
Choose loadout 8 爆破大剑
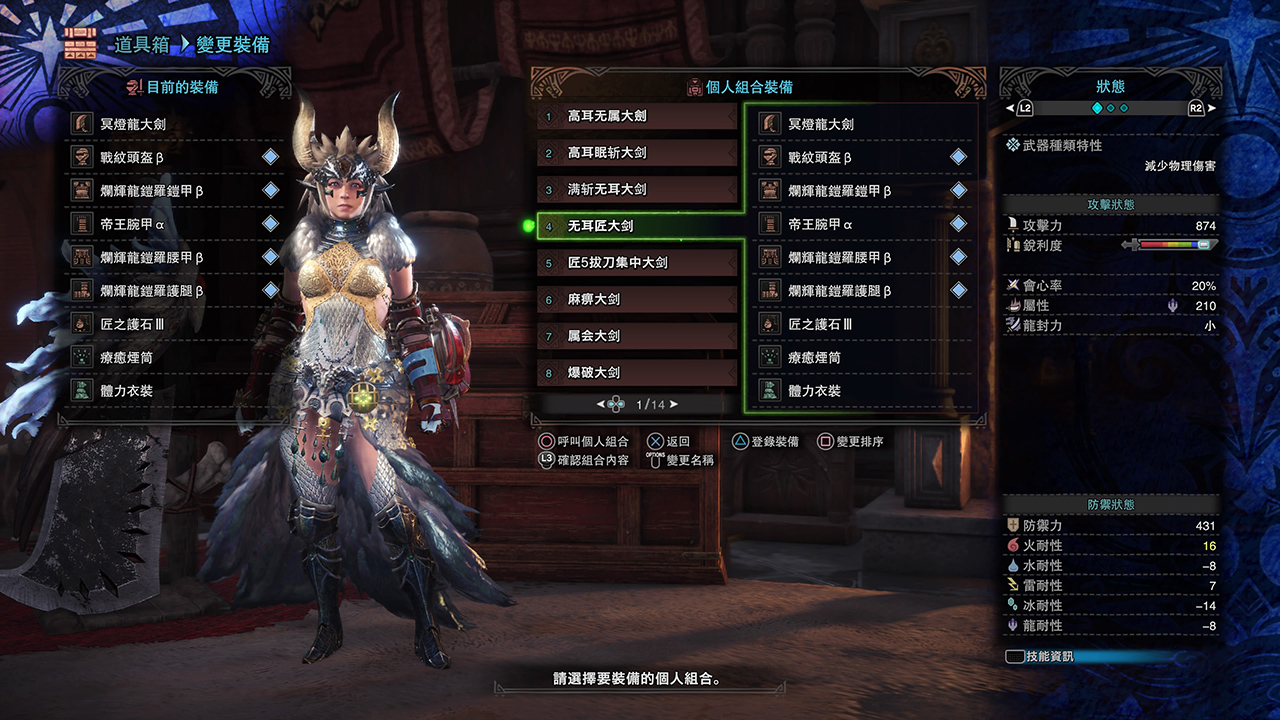tap(637, 372)
